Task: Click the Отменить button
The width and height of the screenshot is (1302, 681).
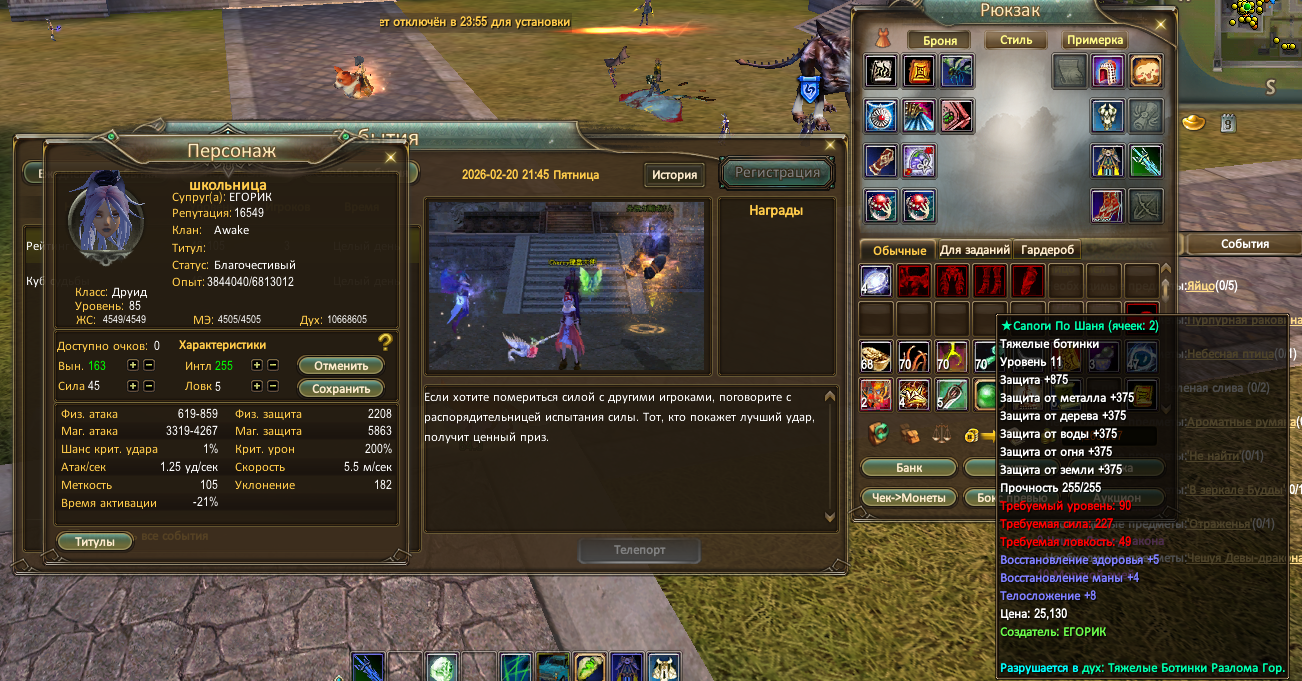Action: coord(340,366)
